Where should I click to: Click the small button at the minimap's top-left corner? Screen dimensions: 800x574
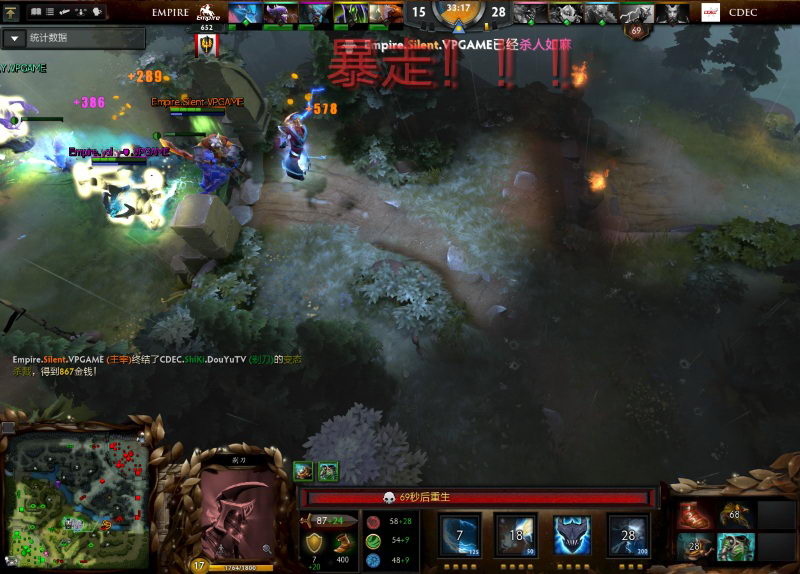pyautogui.click(x=8, y=427)
